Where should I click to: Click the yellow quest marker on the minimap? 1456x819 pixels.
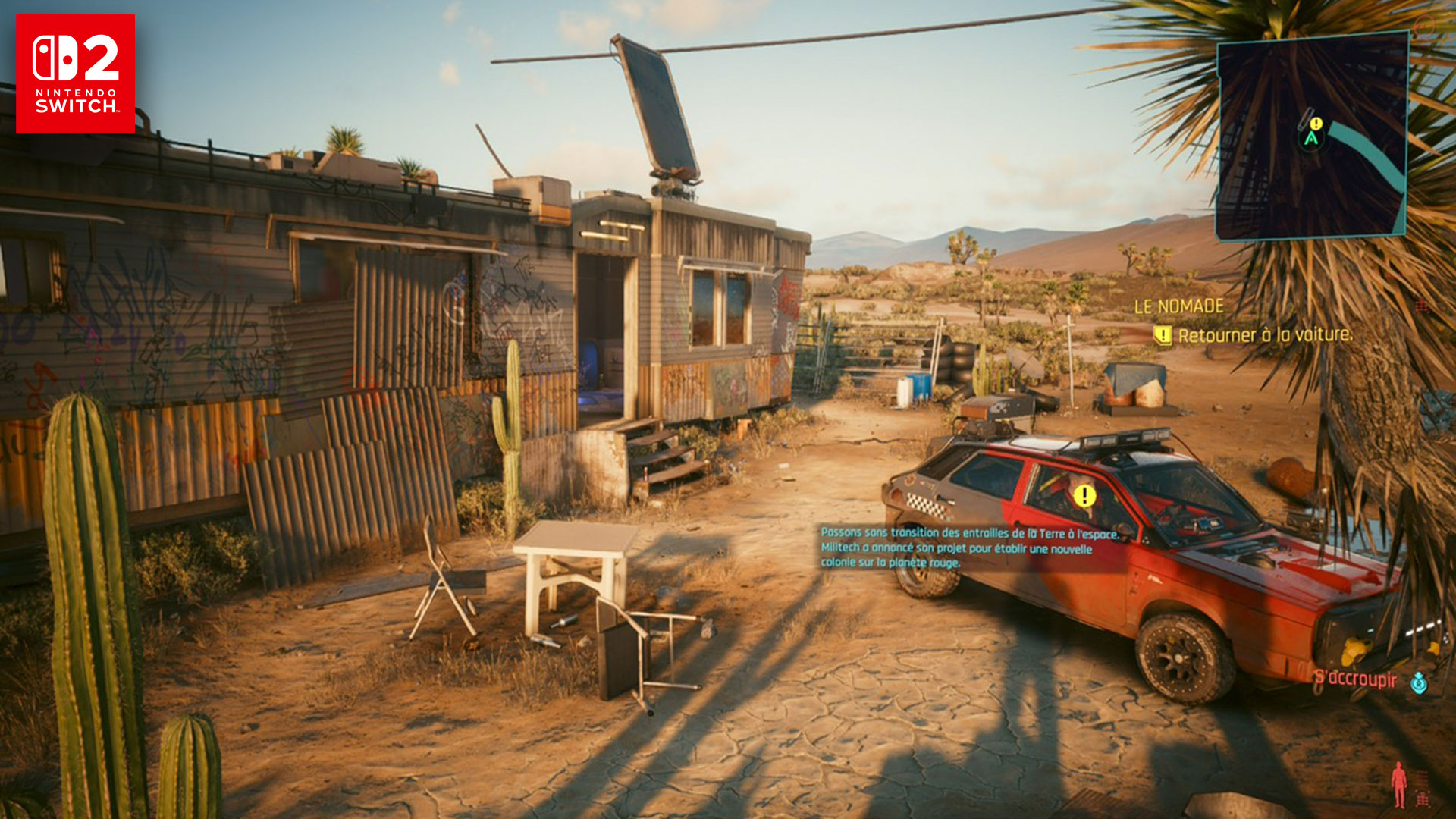click(1316, 124)
